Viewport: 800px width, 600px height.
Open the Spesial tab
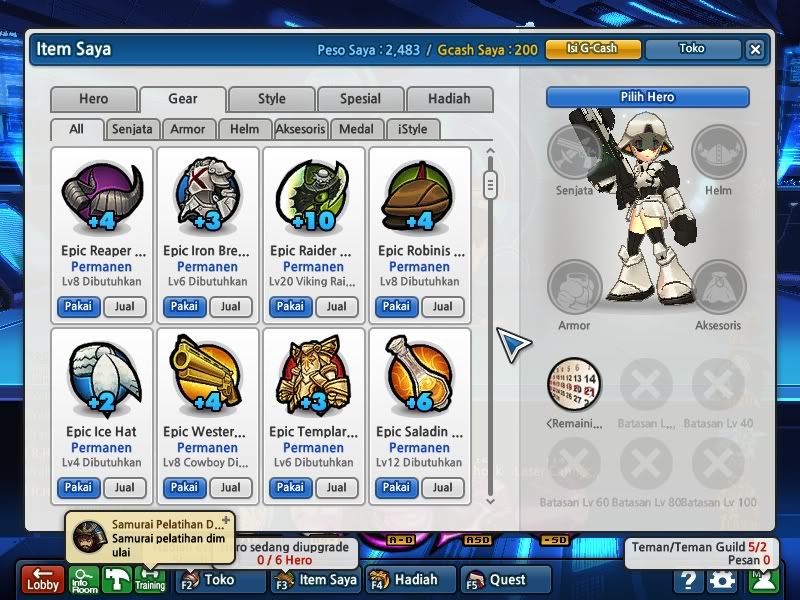coord(360,99)
